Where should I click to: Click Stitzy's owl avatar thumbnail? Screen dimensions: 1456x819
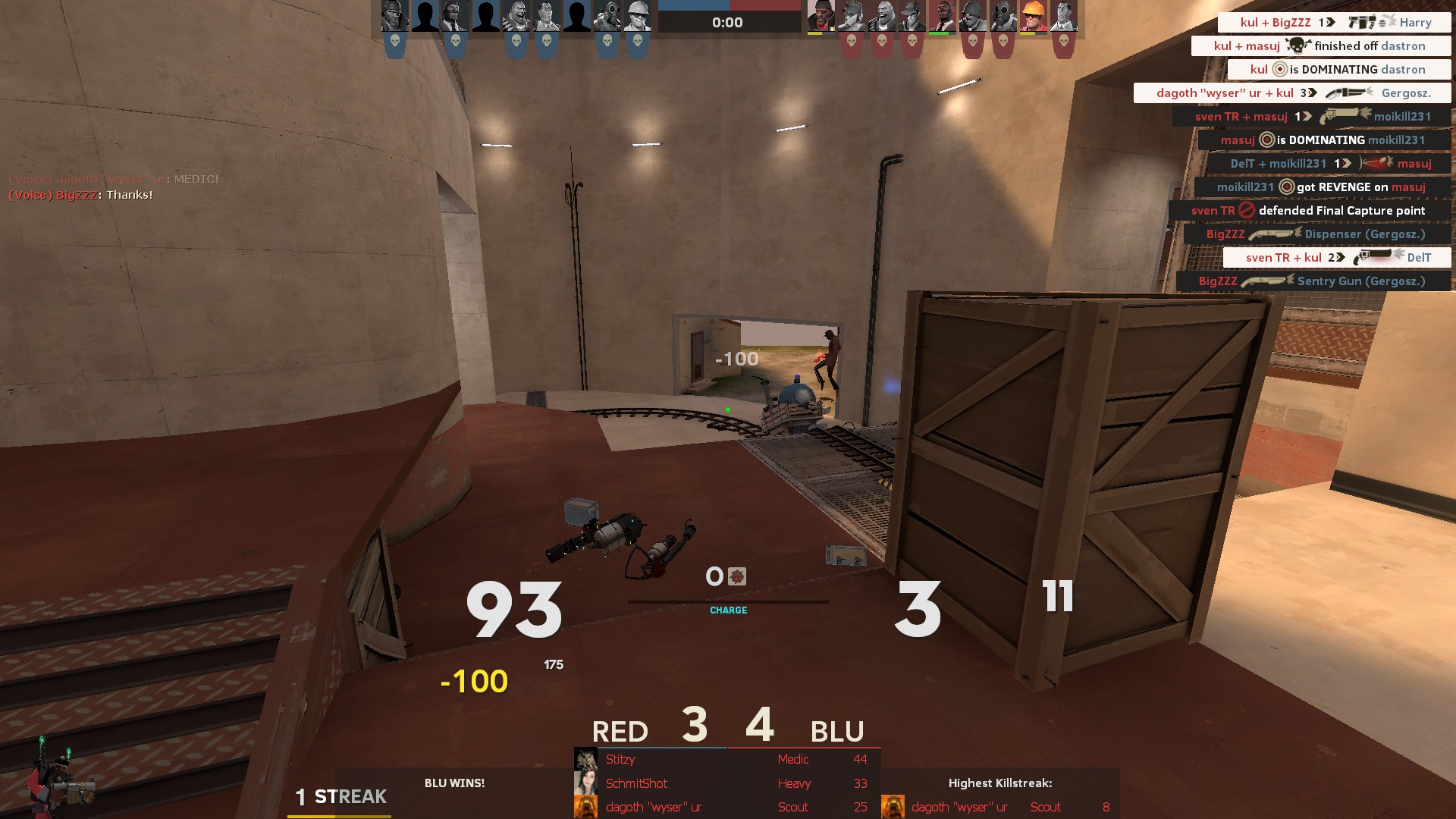(x=585, y=759)
